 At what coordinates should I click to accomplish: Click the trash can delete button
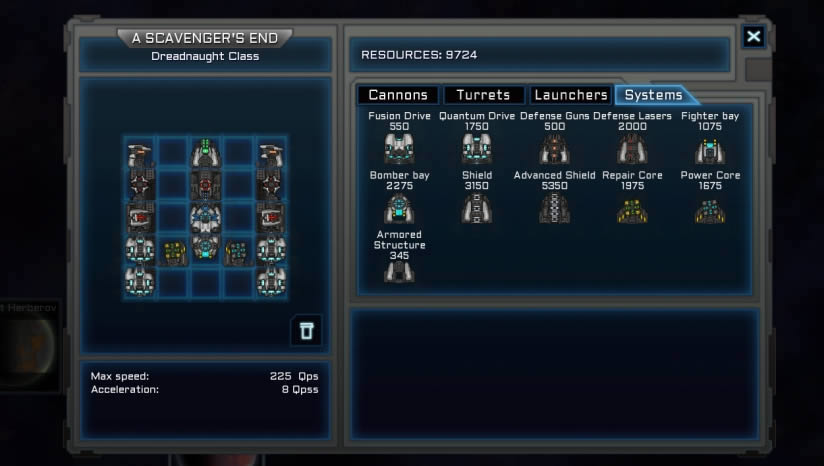point(306,329)
